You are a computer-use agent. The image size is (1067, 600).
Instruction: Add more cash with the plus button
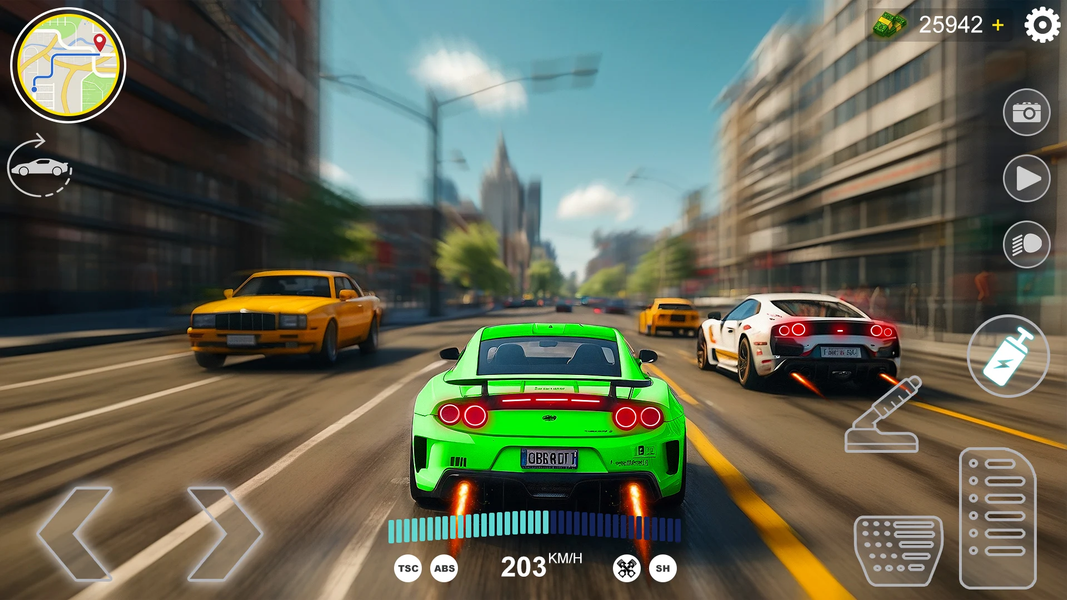[x=998, y=25]
